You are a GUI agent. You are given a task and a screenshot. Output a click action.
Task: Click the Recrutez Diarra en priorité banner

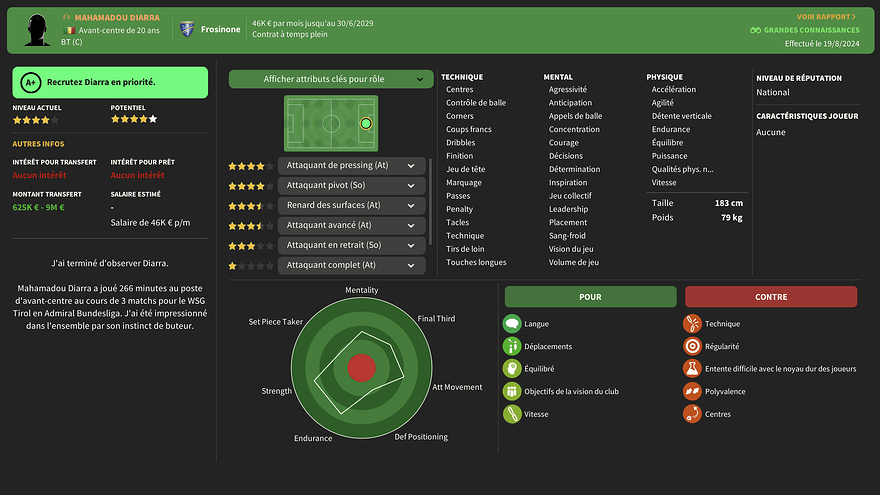(110, 82)
